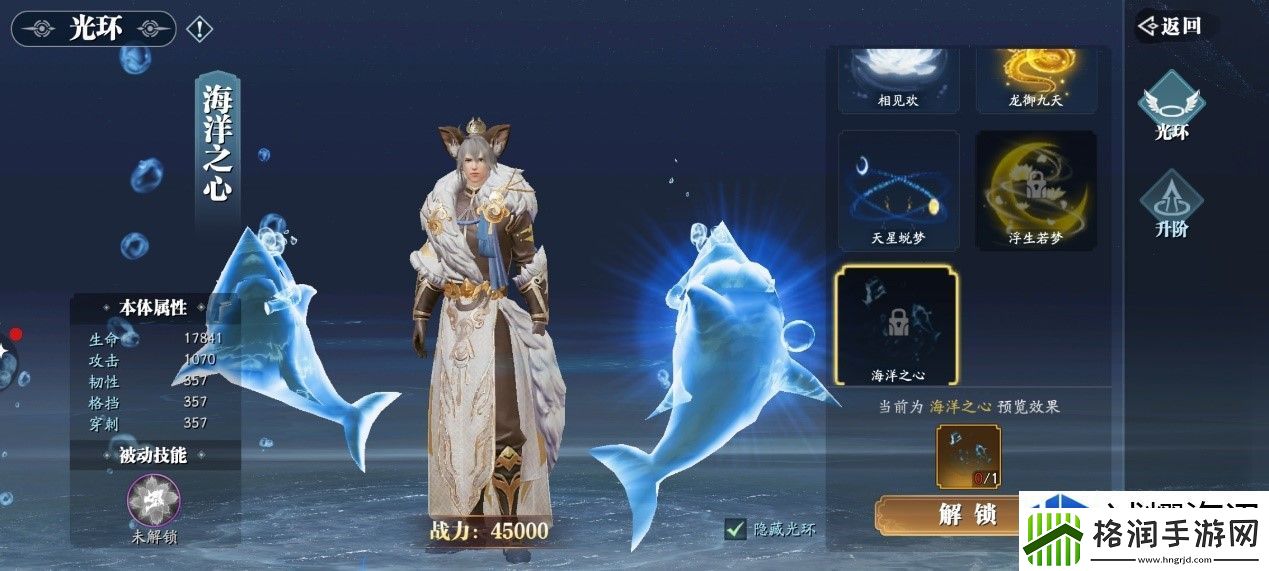Open the exclamation info icon beside 光环
Image resolution: width=1269 pixels, height=571 pixels.
pos(199,29)
